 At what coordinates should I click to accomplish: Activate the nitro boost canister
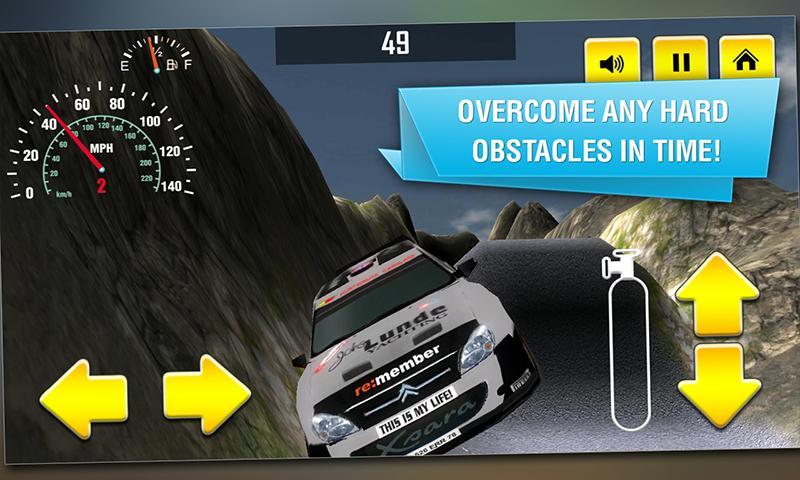628,343
